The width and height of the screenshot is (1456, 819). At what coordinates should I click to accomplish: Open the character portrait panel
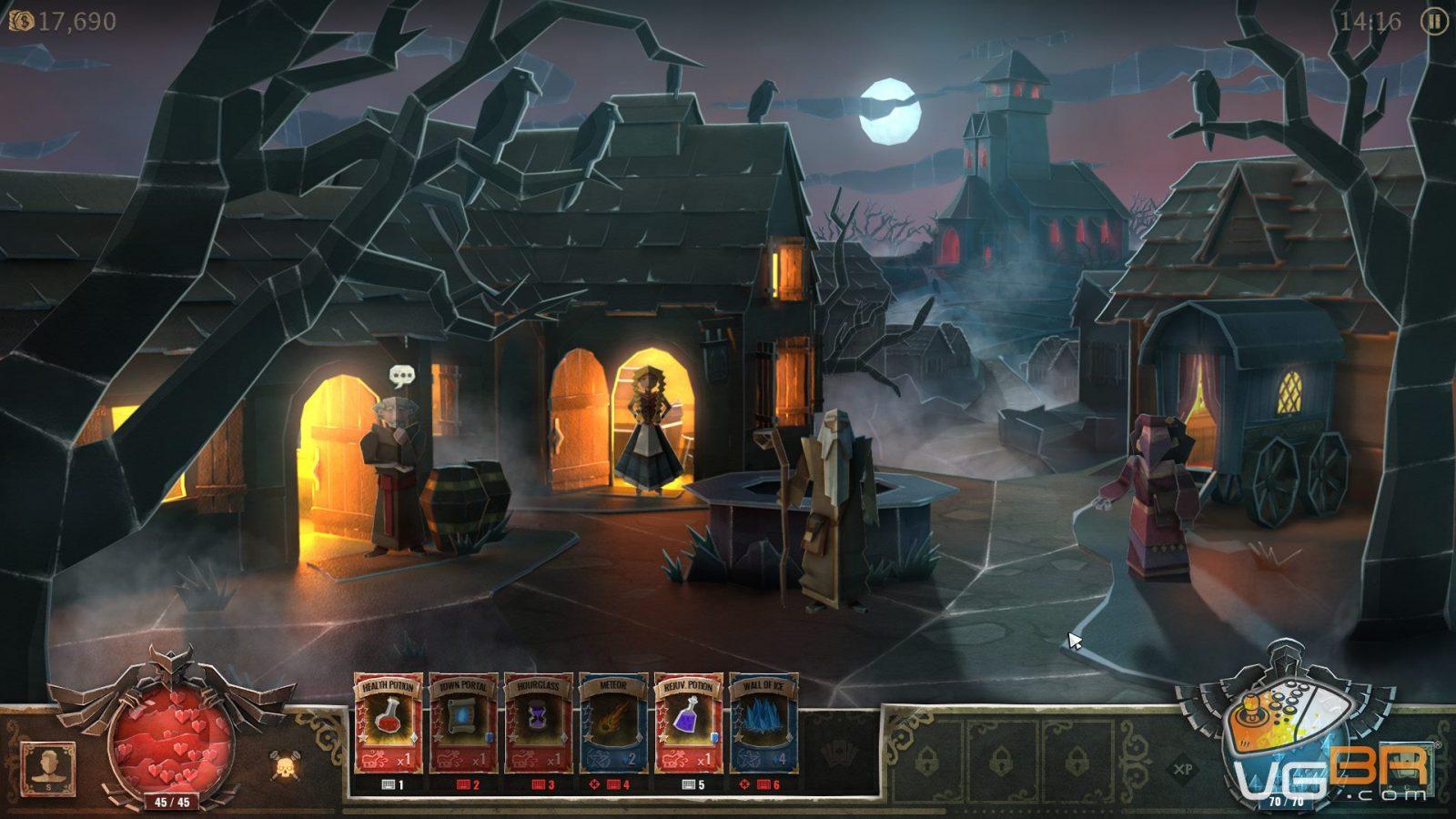[x=47, y=767]
